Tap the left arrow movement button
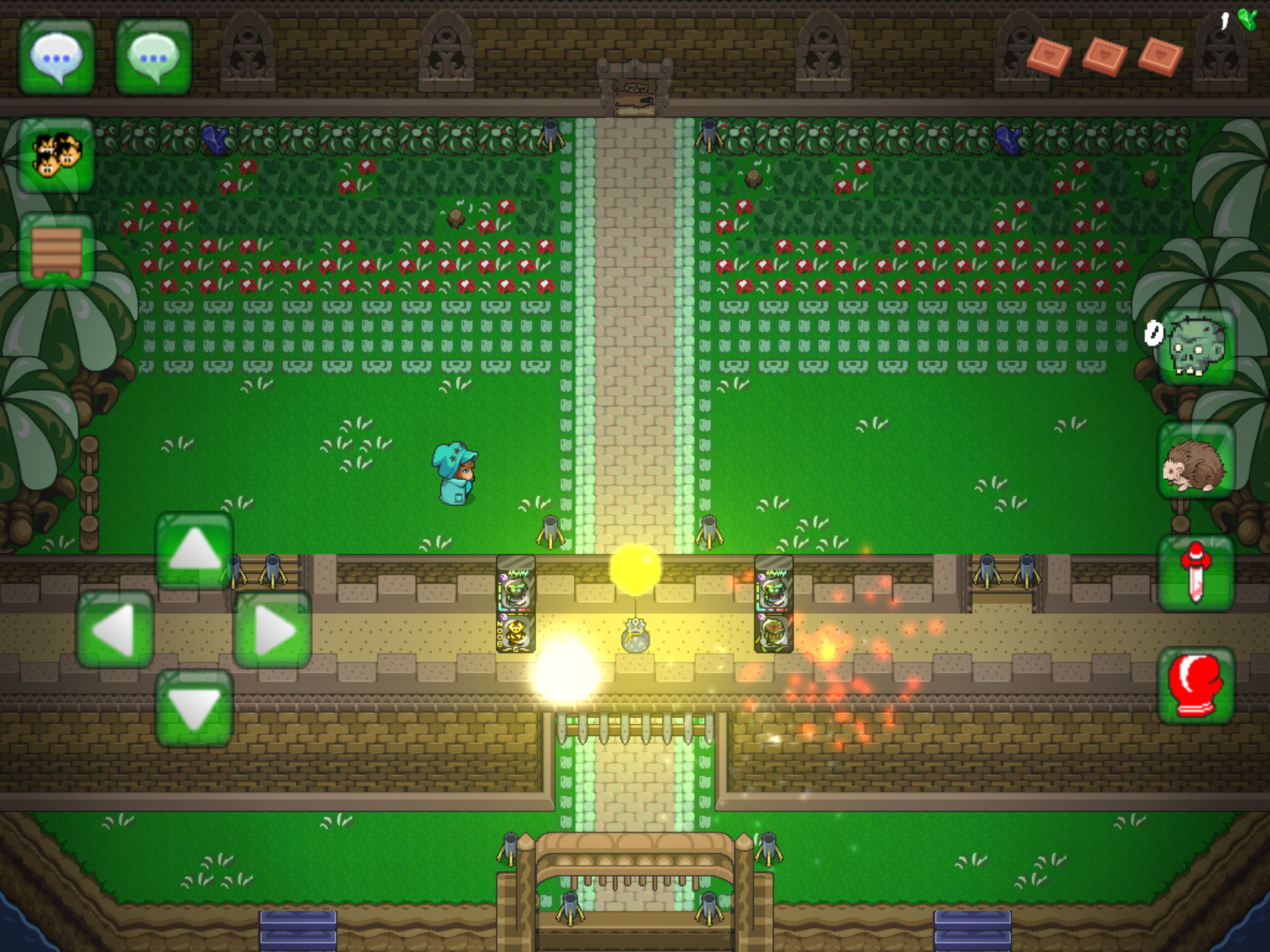 coord(115,630)
